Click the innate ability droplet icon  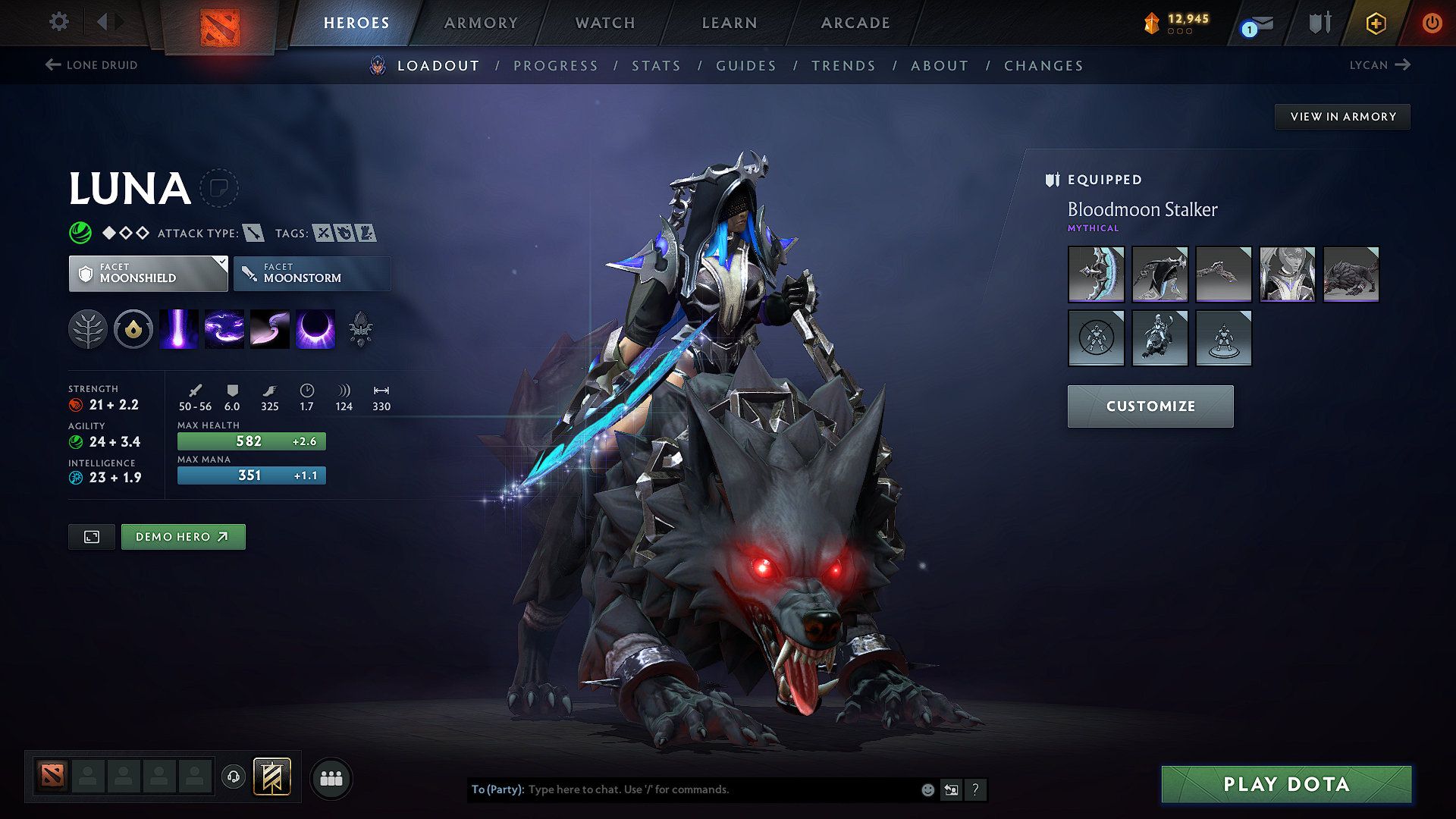[133, 329]
